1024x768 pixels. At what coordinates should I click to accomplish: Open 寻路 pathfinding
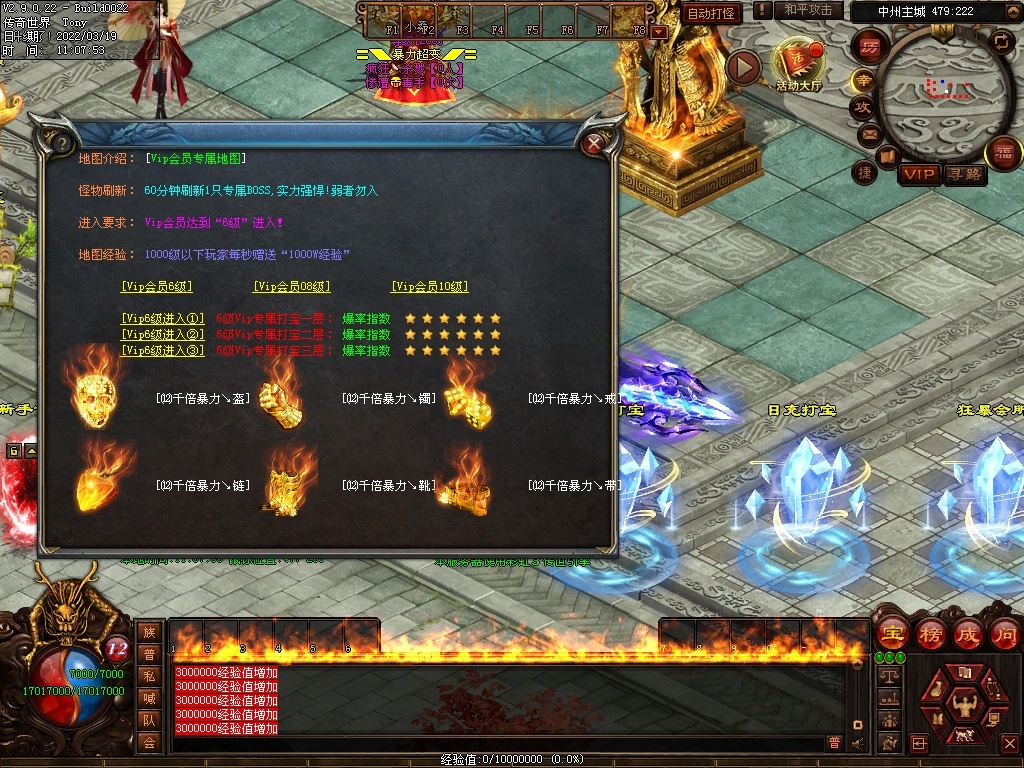(x=964, y=175)
